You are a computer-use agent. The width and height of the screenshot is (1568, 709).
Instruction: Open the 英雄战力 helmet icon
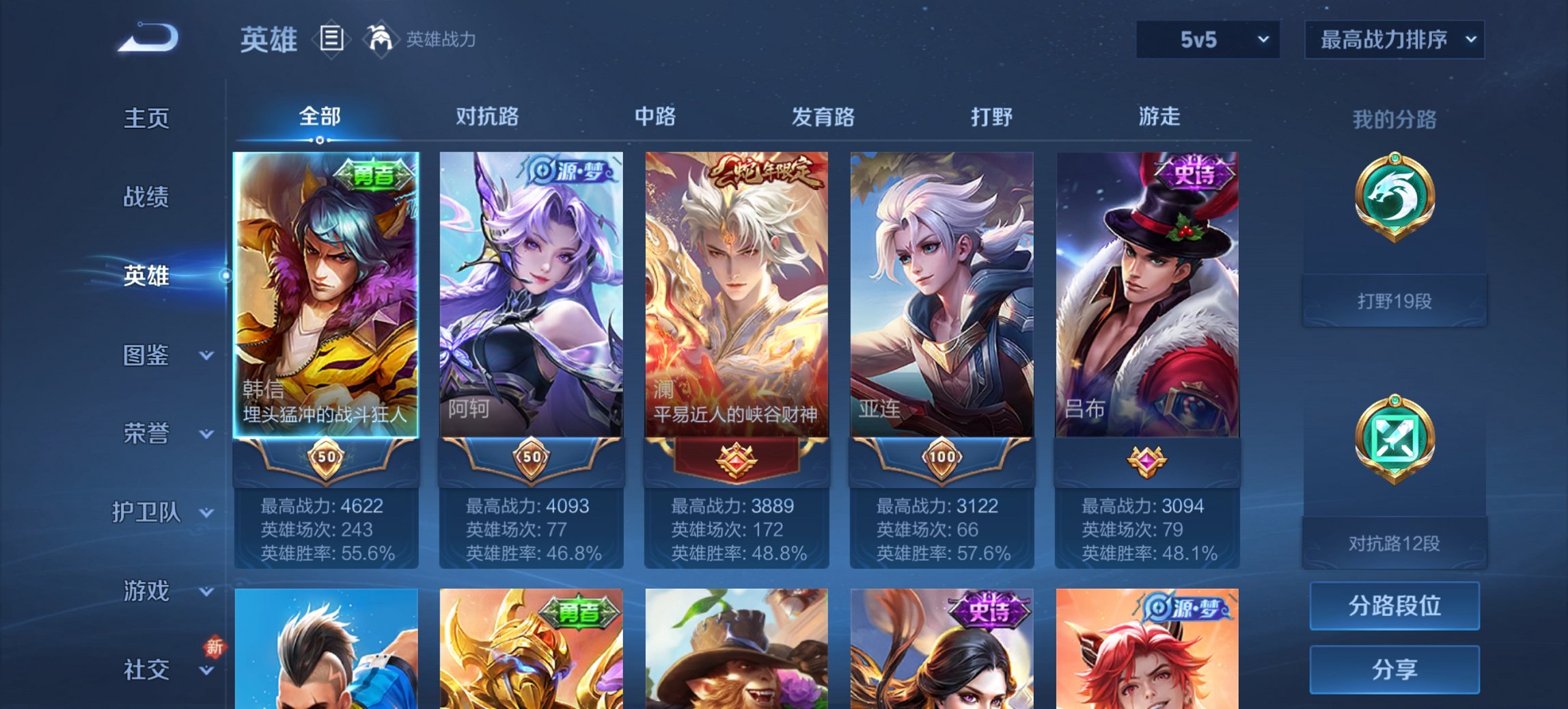(x=383, y=40)
